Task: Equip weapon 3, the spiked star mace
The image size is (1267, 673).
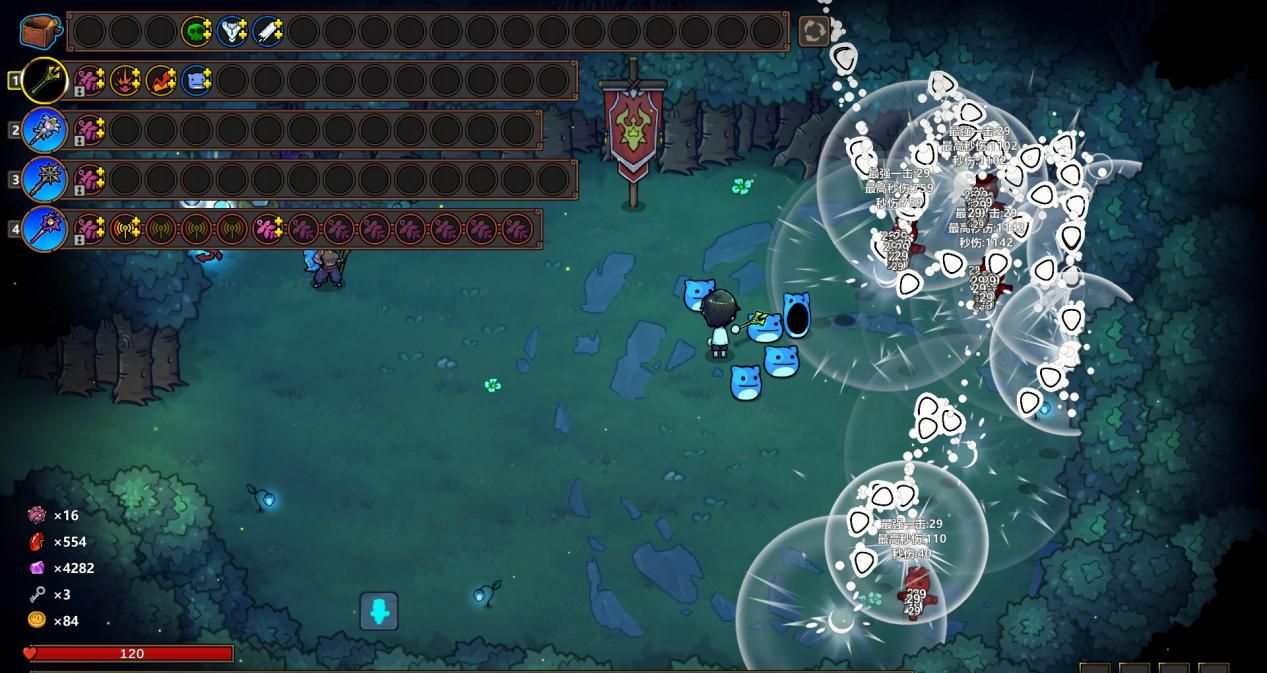Action: [45, 180]
